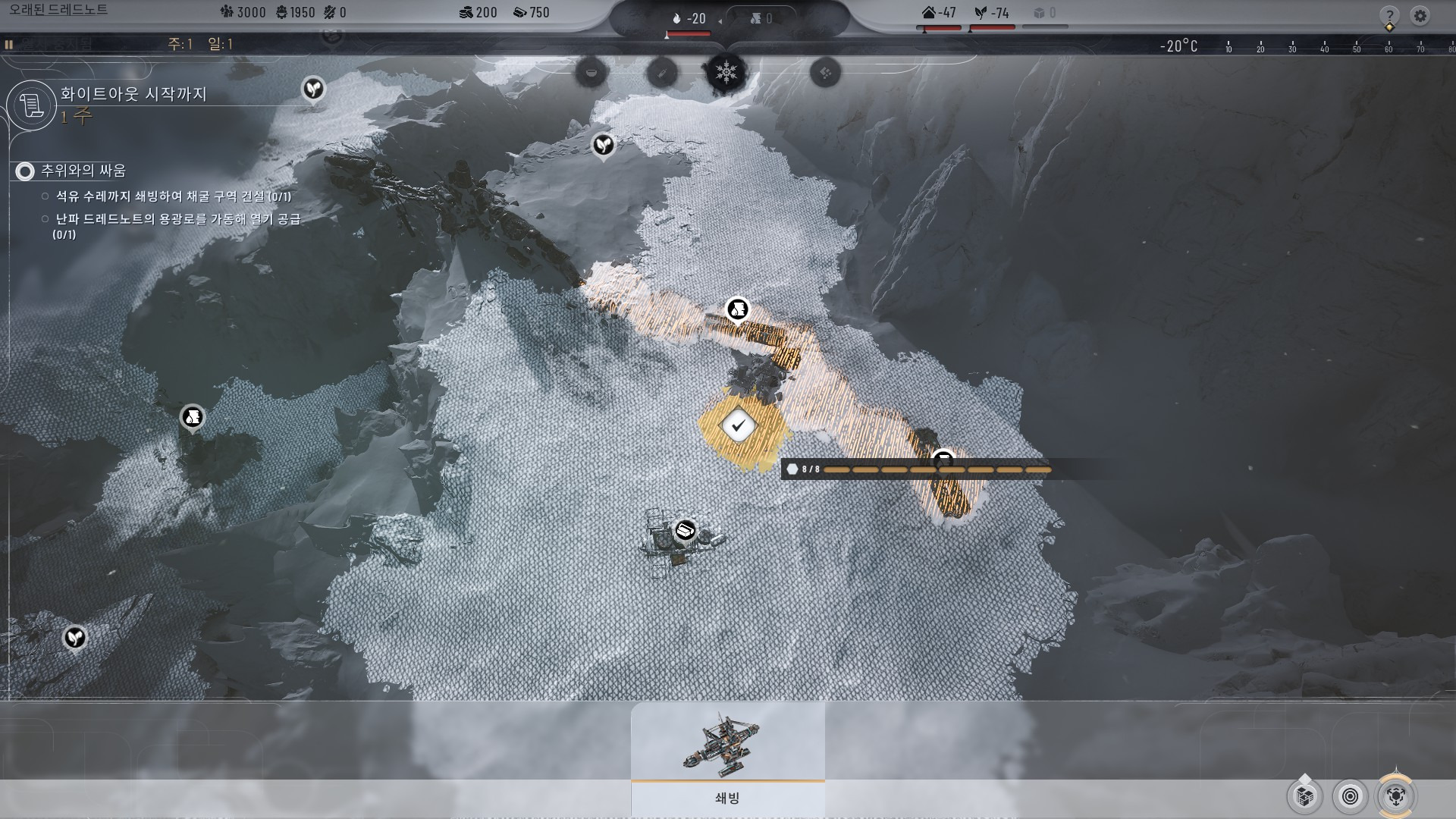Click the snowflake cold problem icon

tap(726, 73)
